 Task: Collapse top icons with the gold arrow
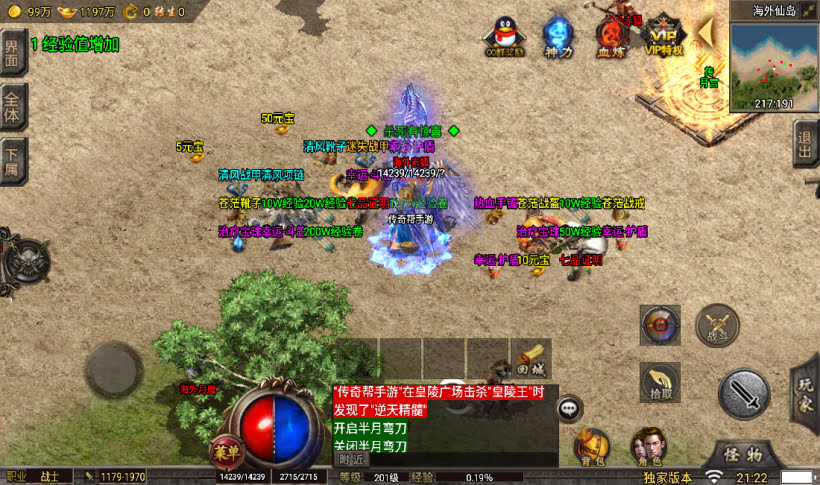click(705, 32)
